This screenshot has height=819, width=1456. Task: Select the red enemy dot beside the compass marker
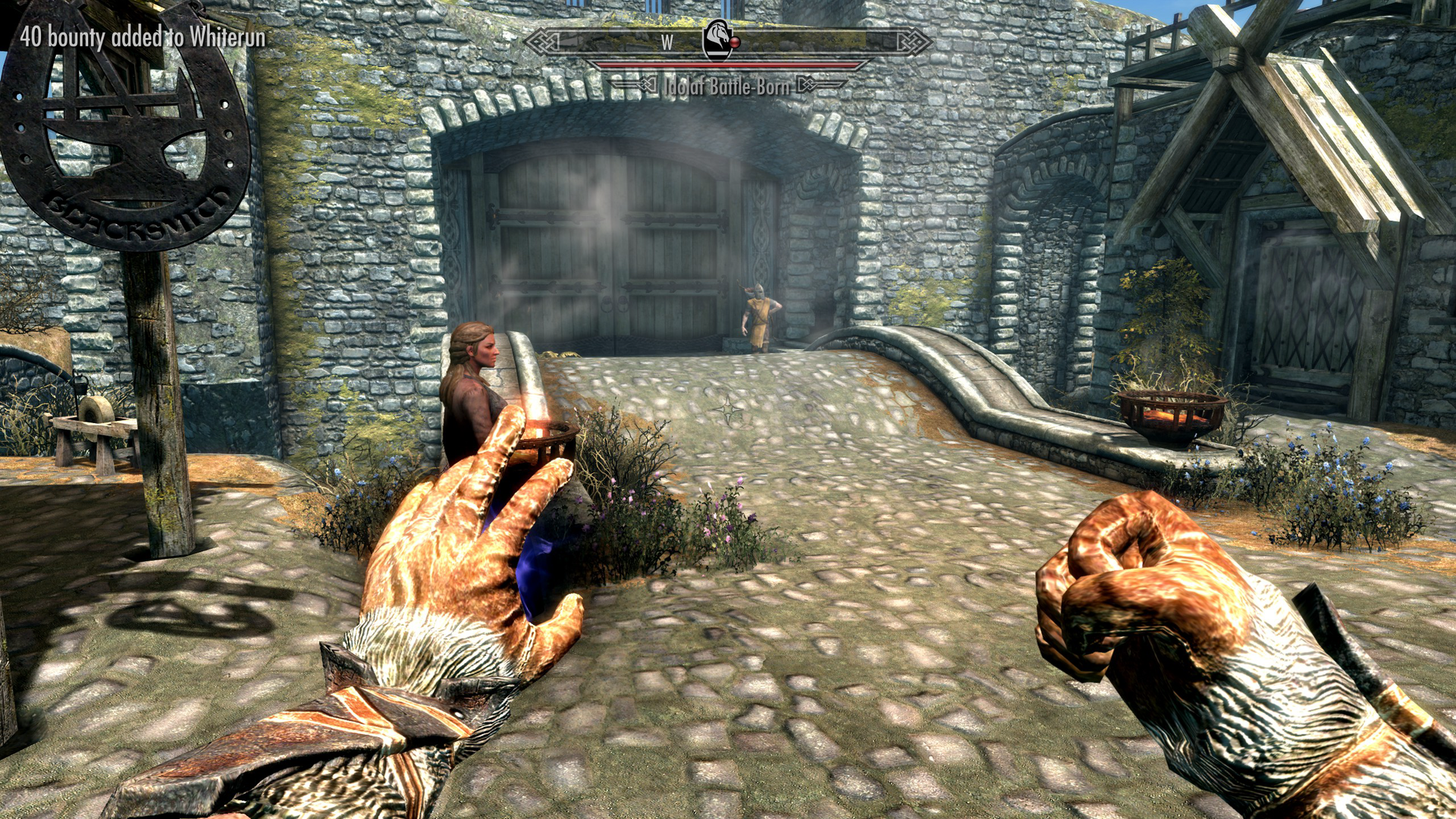click(736, 42)
